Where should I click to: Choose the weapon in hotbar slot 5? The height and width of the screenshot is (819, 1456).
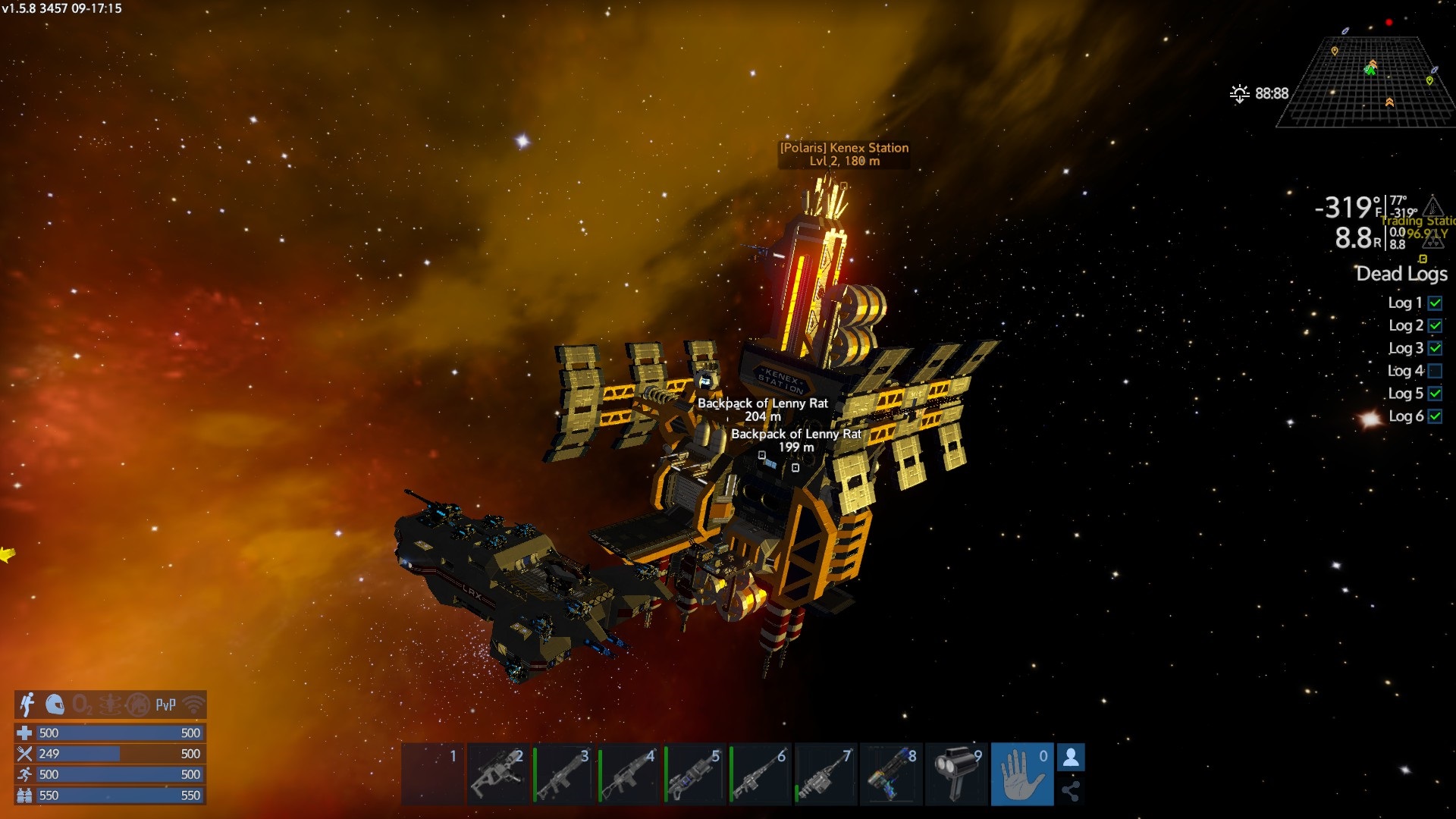click(x=695, y=774)
